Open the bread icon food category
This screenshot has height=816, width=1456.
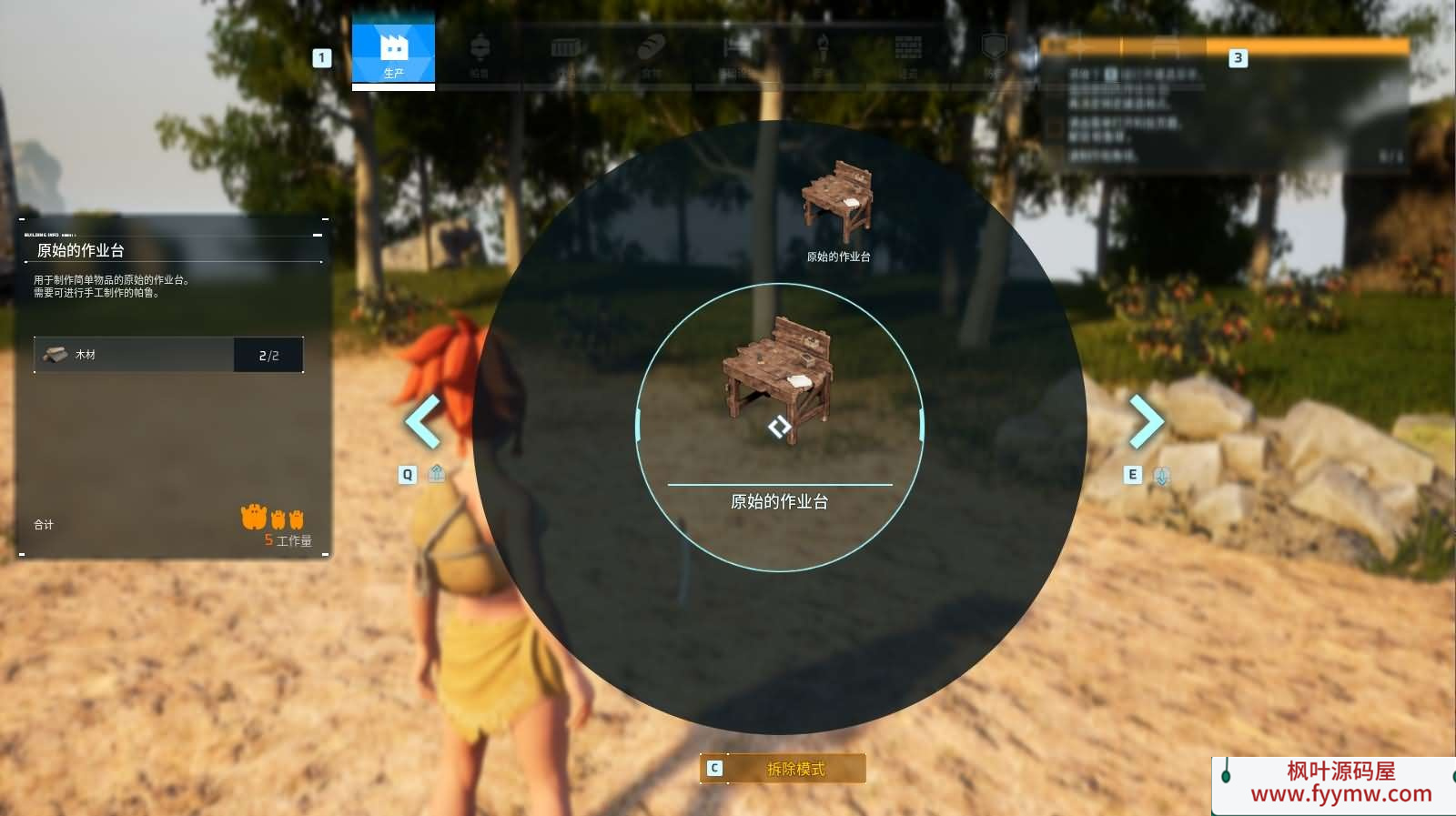point(652,51)
